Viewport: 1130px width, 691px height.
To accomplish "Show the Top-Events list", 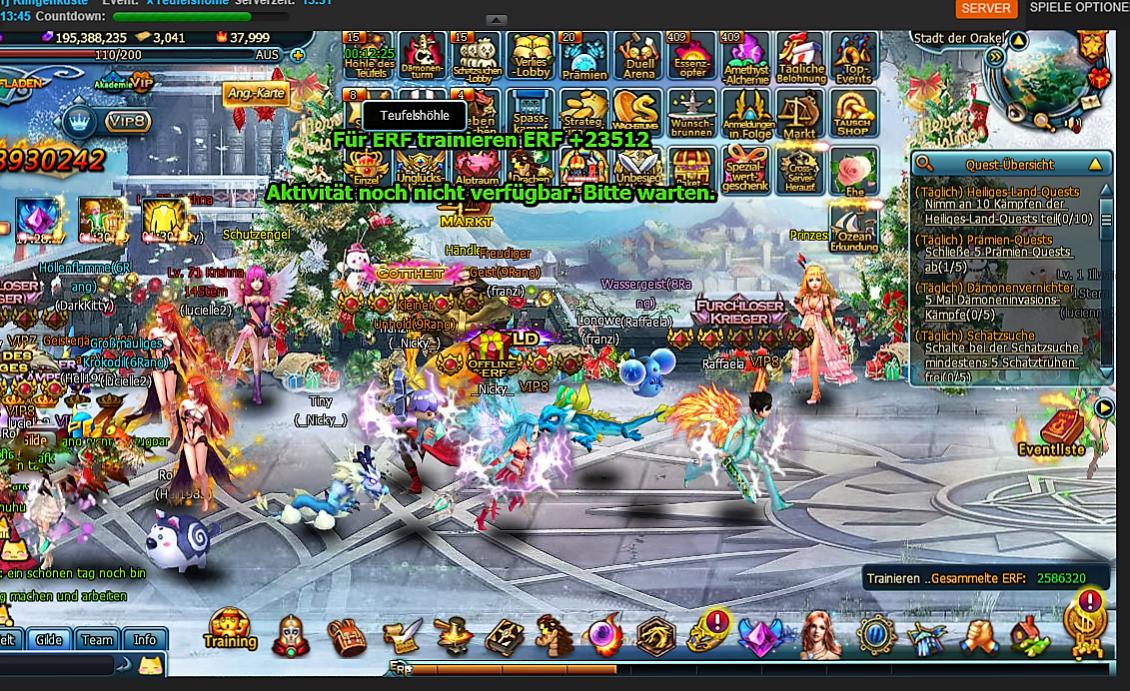I will [853, 56].
